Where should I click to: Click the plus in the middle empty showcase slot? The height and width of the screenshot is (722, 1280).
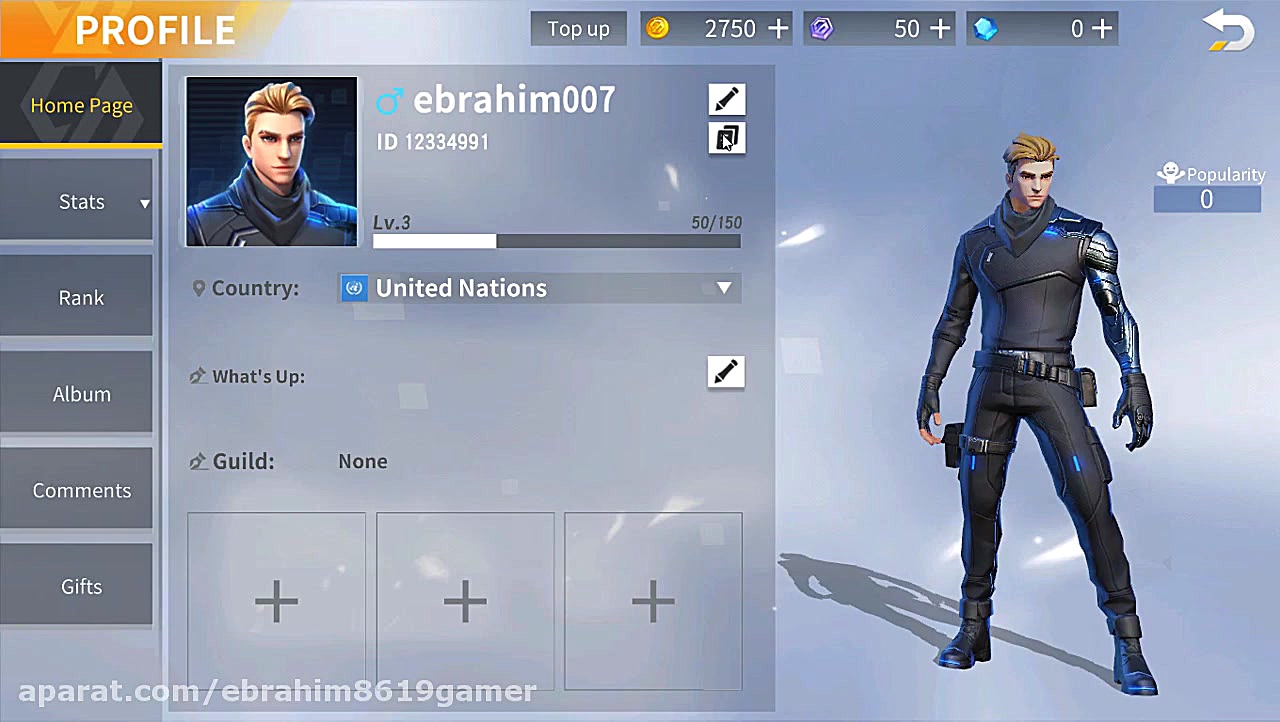(x=464, y=601)
